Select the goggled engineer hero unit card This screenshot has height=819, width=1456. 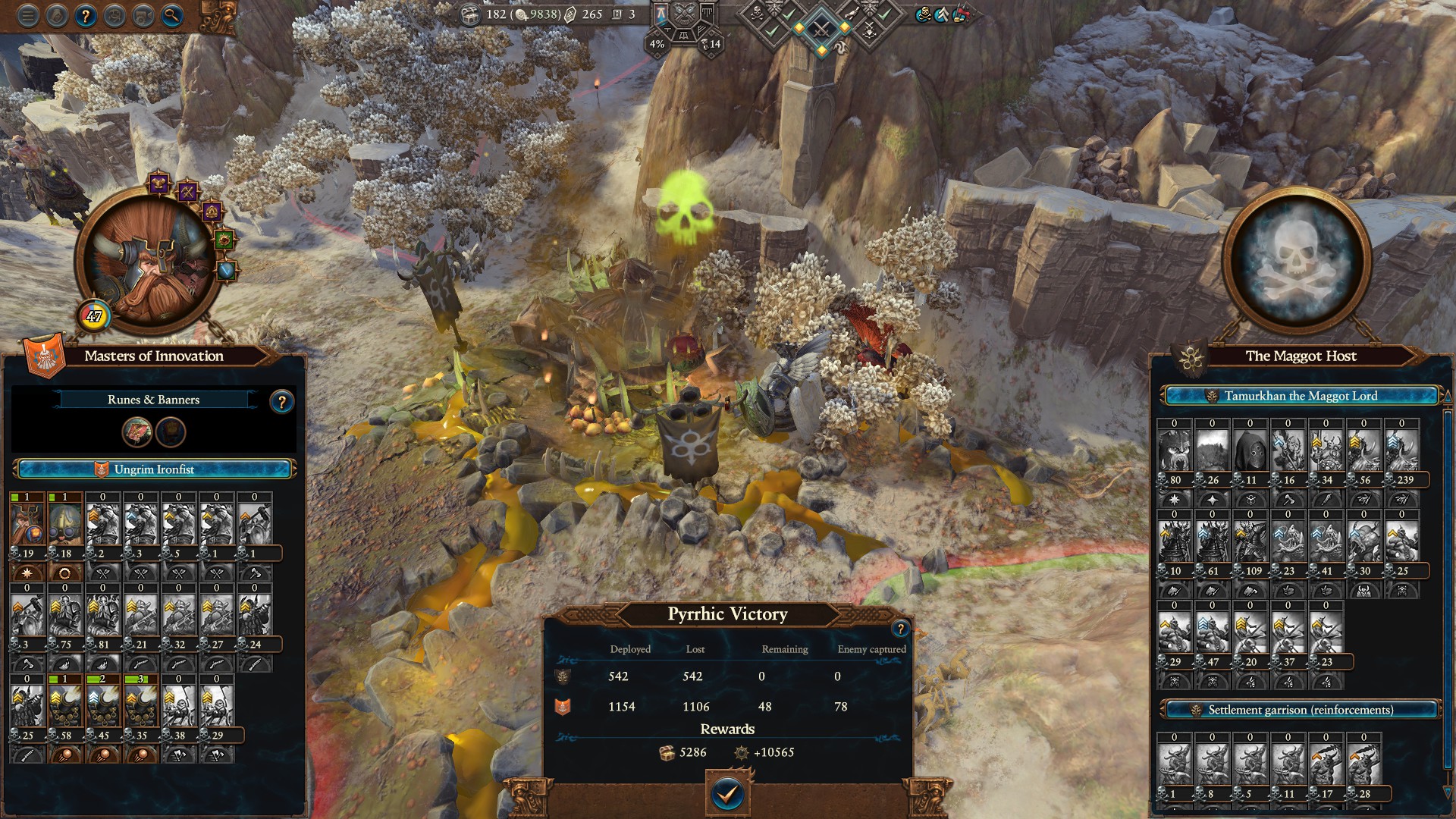tap(65, 525)
